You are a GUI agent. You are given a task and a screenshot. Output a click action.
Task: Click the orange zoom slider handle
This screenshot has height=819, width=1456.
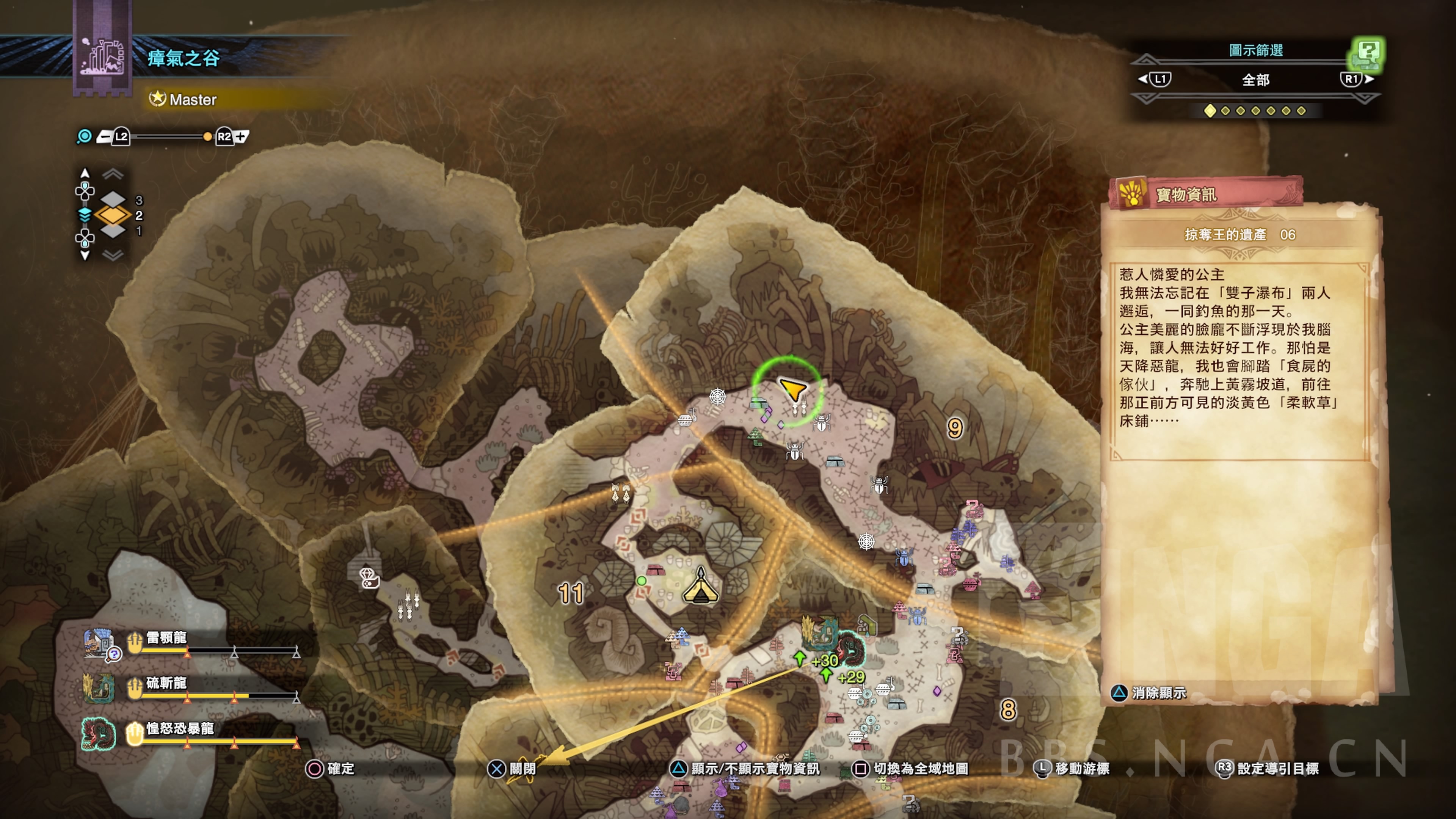click(x=207, y=137)
